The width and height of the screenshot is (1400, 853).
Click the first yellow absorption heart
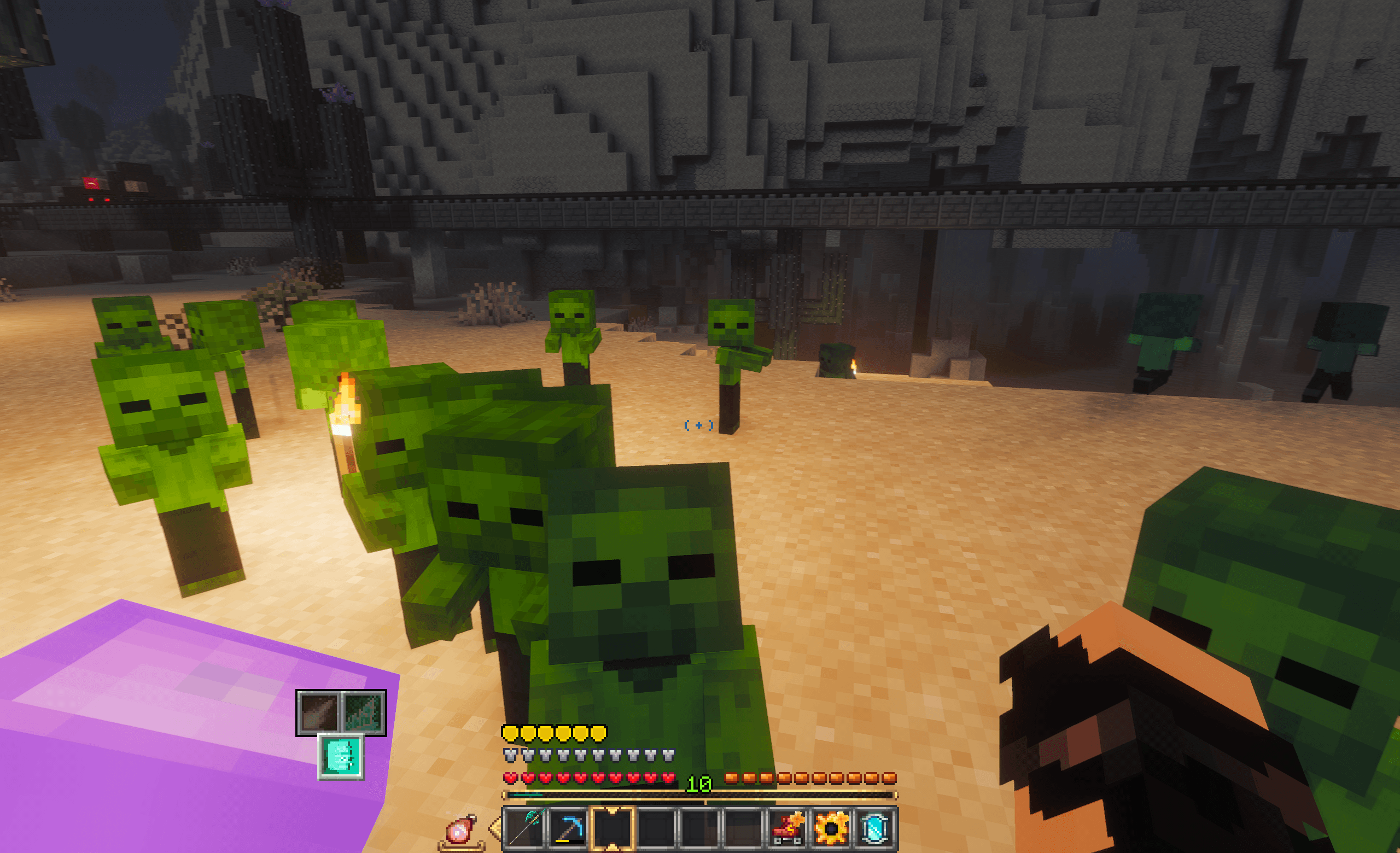[x=511, y=734]
